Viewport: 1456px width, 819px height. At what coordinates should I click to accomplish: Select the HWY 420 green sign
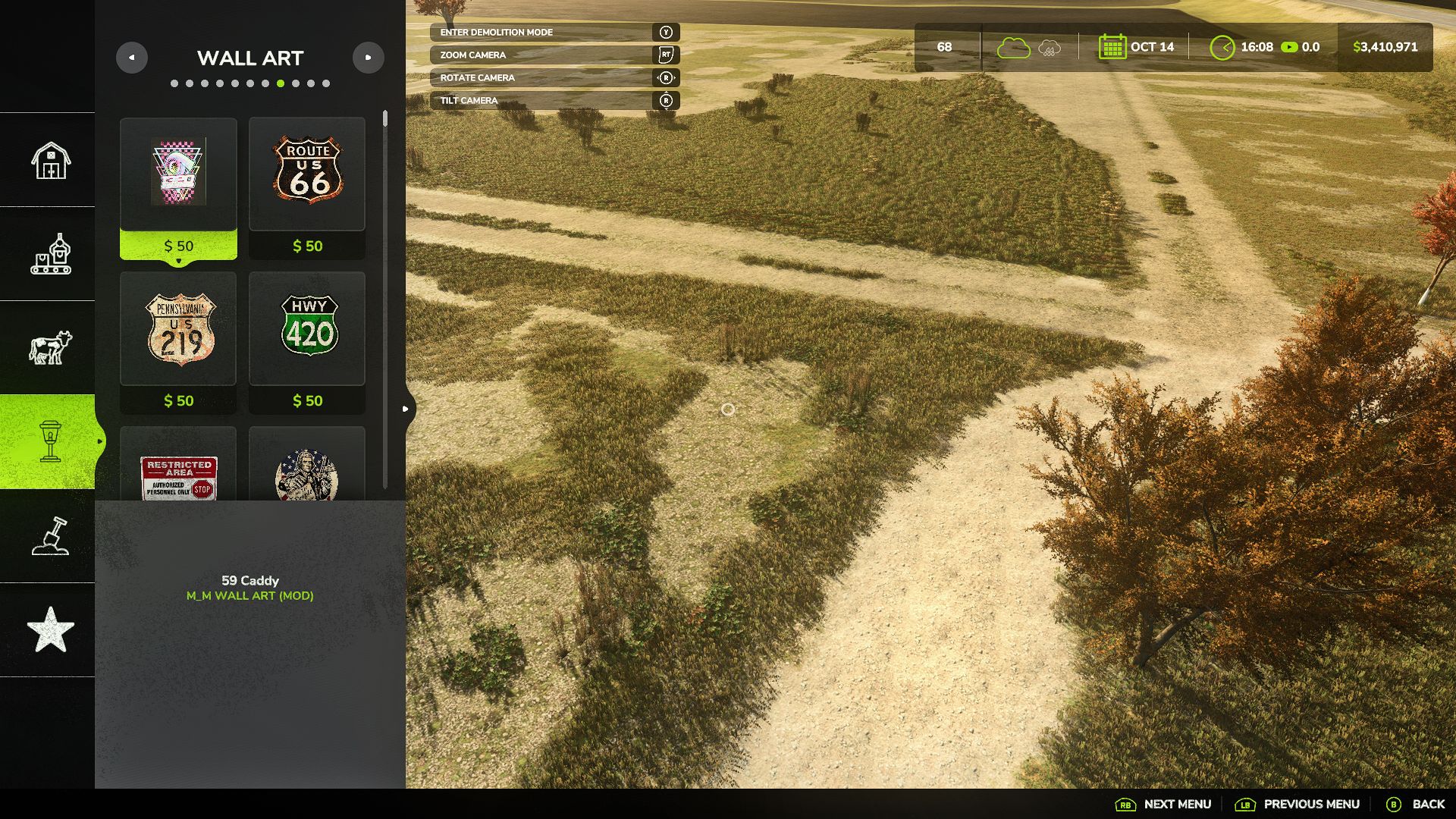pos(307,329)
